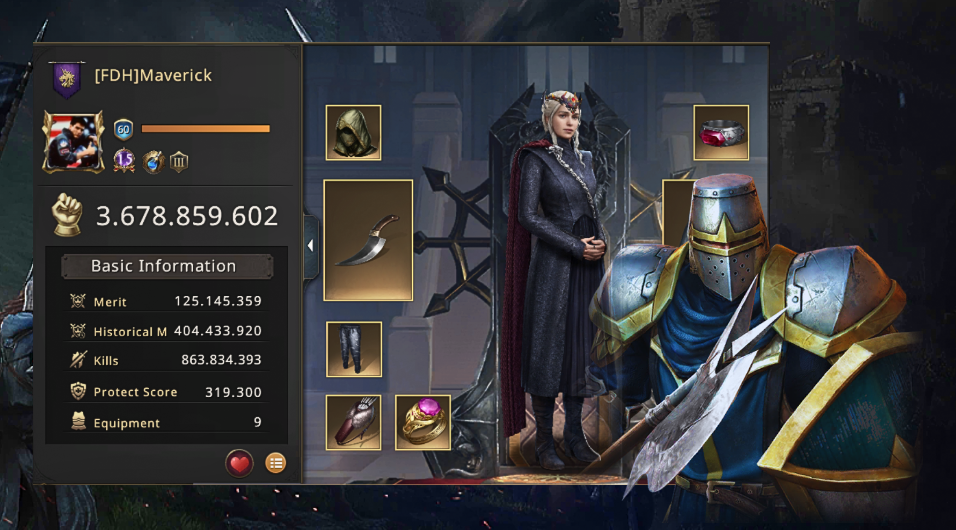Choose the dark trousers equipment slot

click(x=353, y=349)
